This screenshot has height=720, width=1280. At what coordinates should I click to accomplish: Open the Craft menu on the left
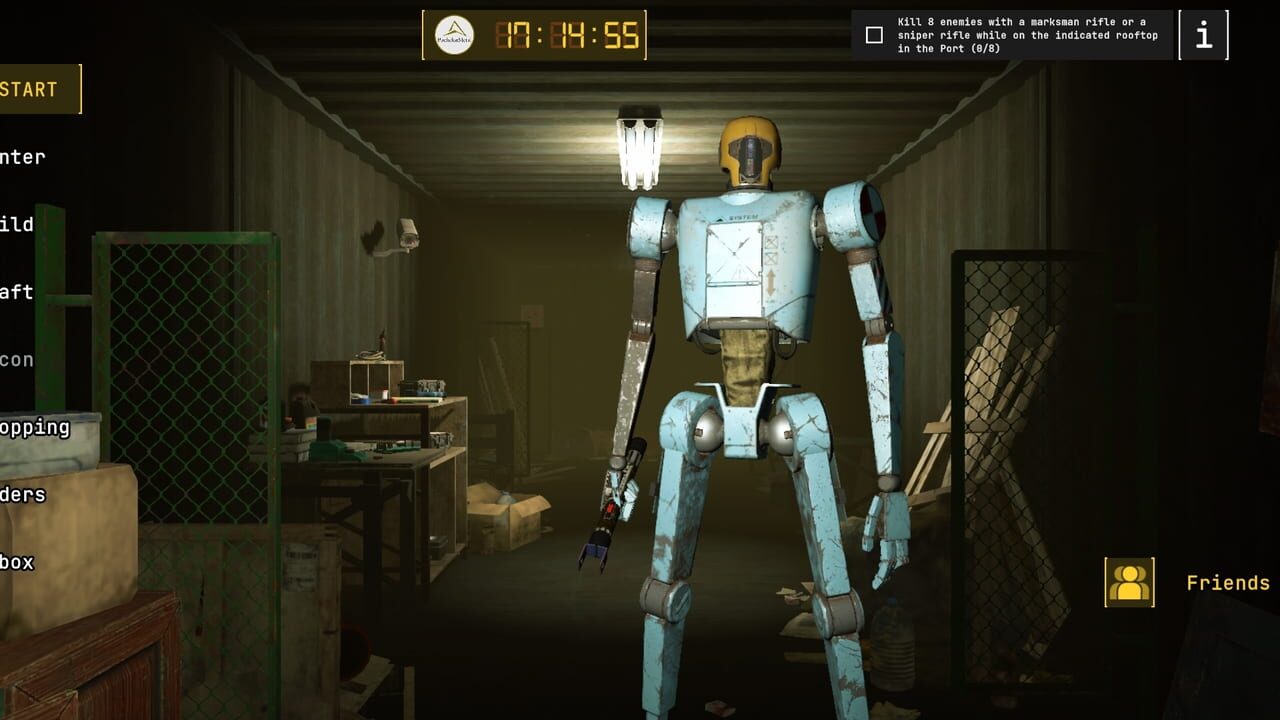click(20, 291)
